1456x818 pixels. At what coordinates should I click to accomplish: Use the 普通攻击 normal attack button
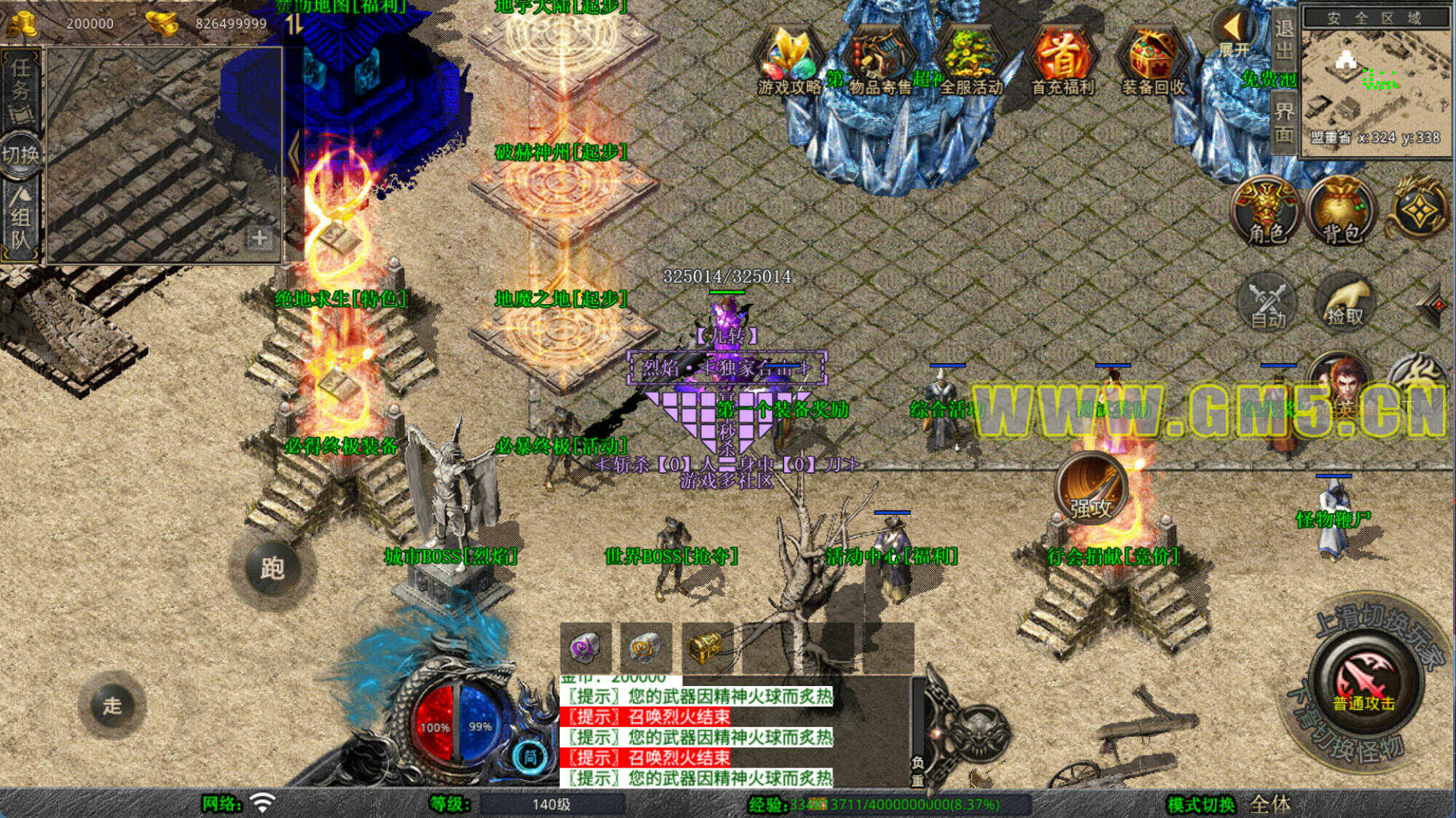coord(1363,682)
